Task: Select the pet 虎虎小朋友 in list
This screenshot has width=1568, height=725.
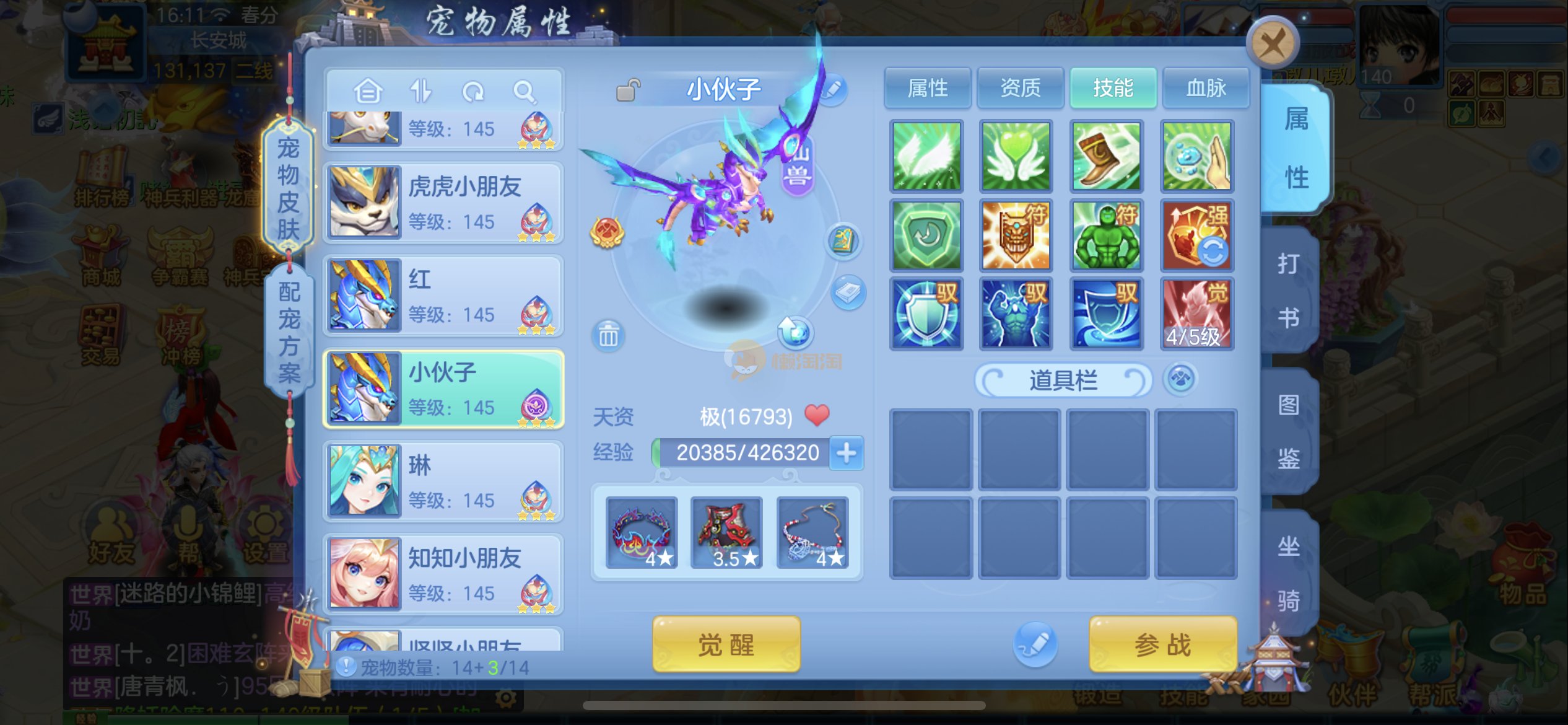Action: click(x=443, y=203)
